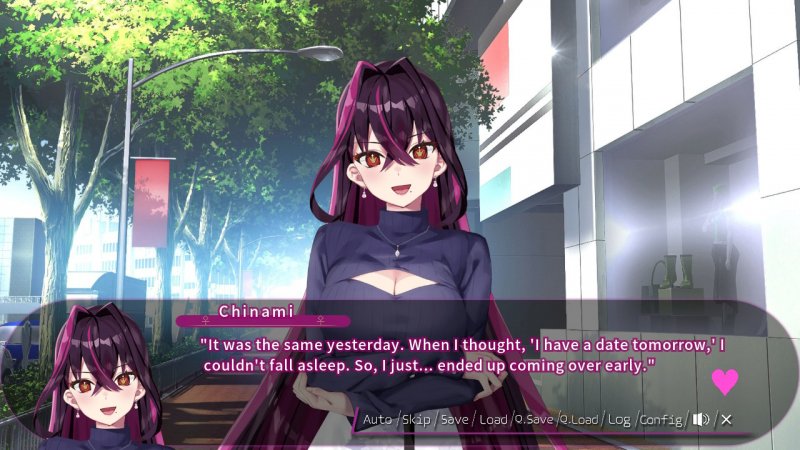Do a quick save with Q.Save
Image resolution: width=800 pixels, height=450 pixels.
click(535, 419)
